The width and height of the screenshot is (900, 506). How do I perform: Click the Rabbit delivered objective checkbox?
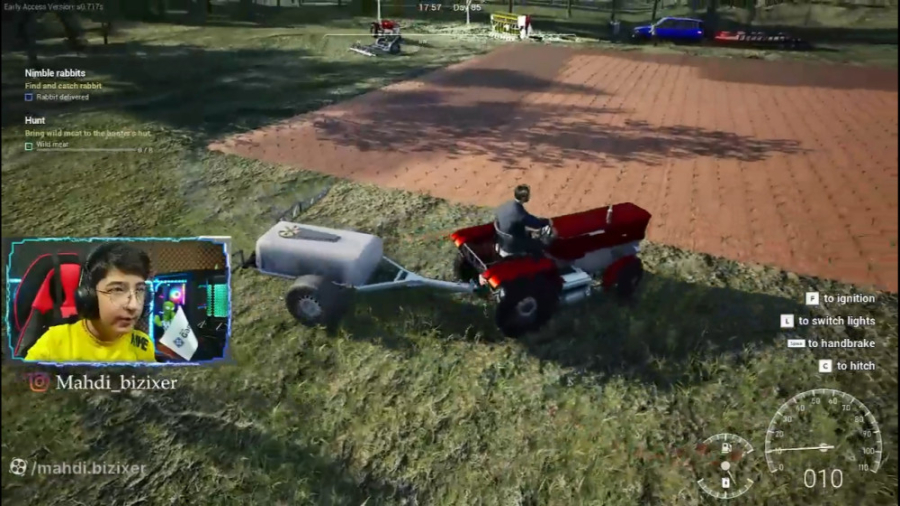point(29,97)
